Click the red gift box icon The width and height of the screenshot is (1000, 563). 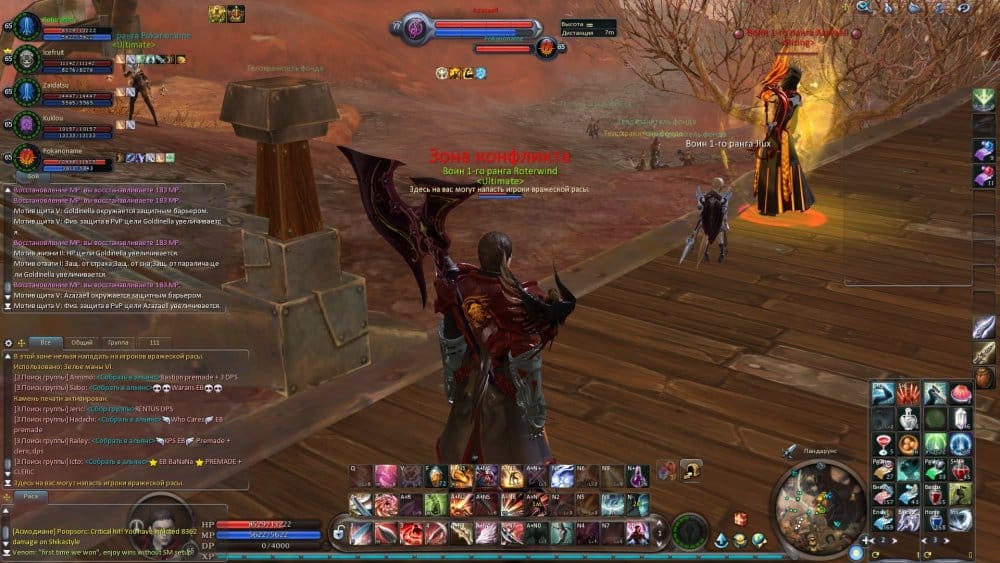point(741,519)
